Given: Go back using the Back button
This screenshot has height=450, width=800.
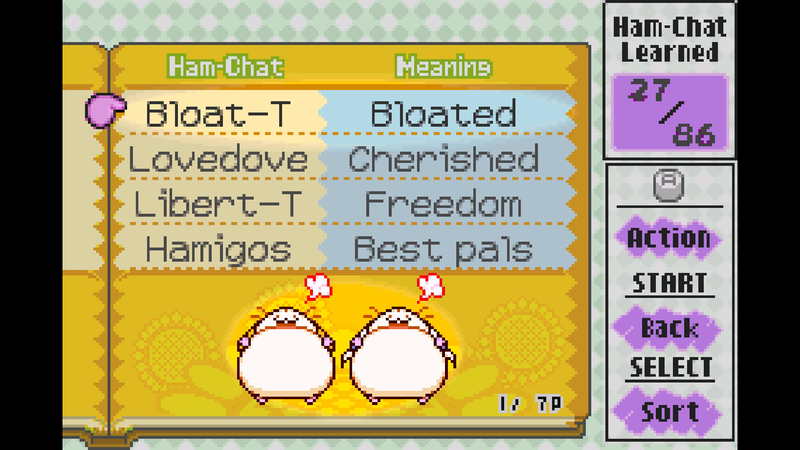Looking at the screenshot, I should 669,327.
